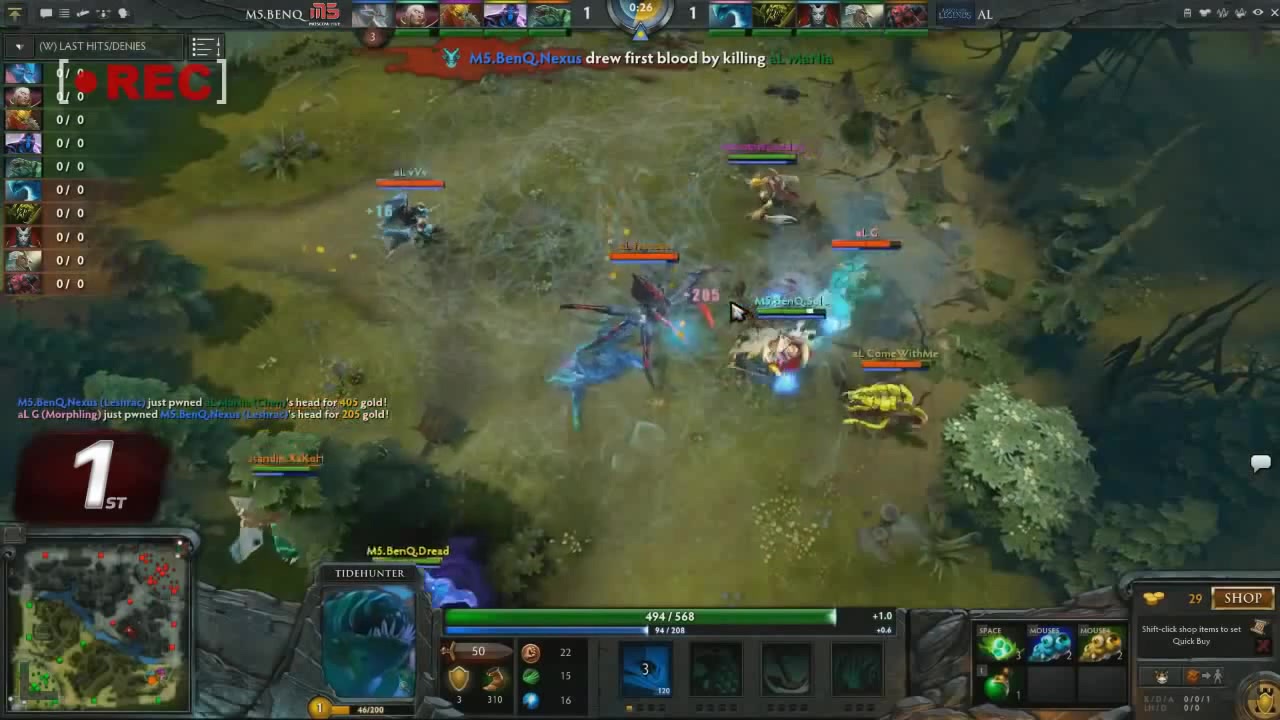Expand the stats list icon beside LAST HITS/DENIES
This screenshot has width=1280, height=720.
pos(205,46)
